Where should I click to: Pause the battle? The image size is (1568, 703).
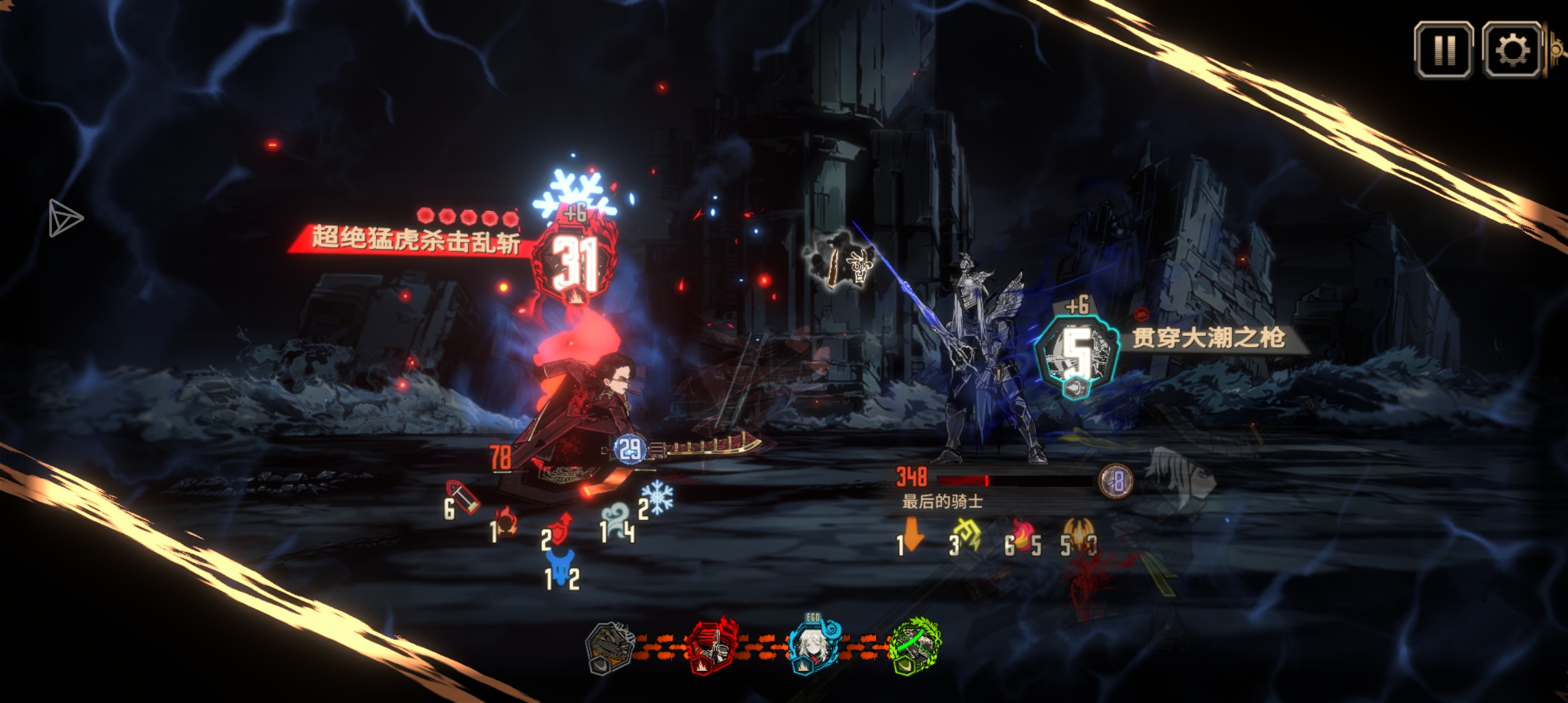(x=1444, y=50)
